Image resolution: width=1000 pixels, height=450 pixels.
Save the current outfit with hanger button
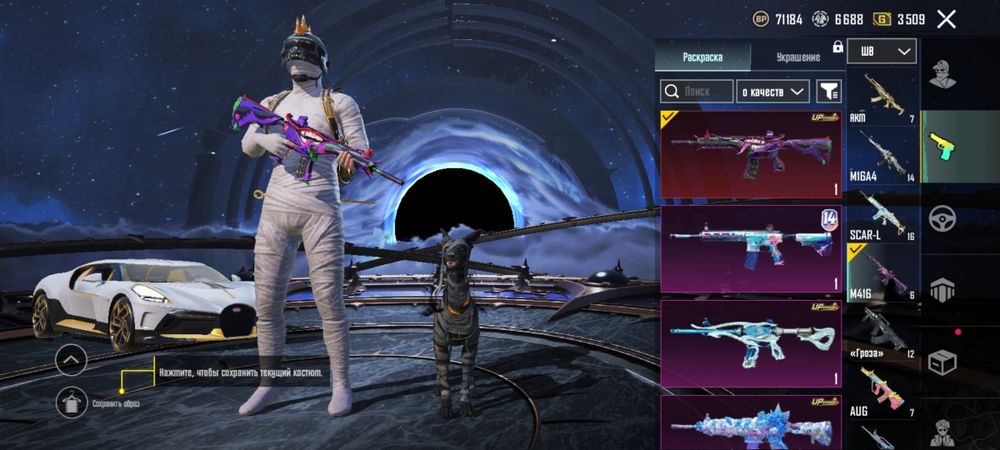(x=71, y=401)
